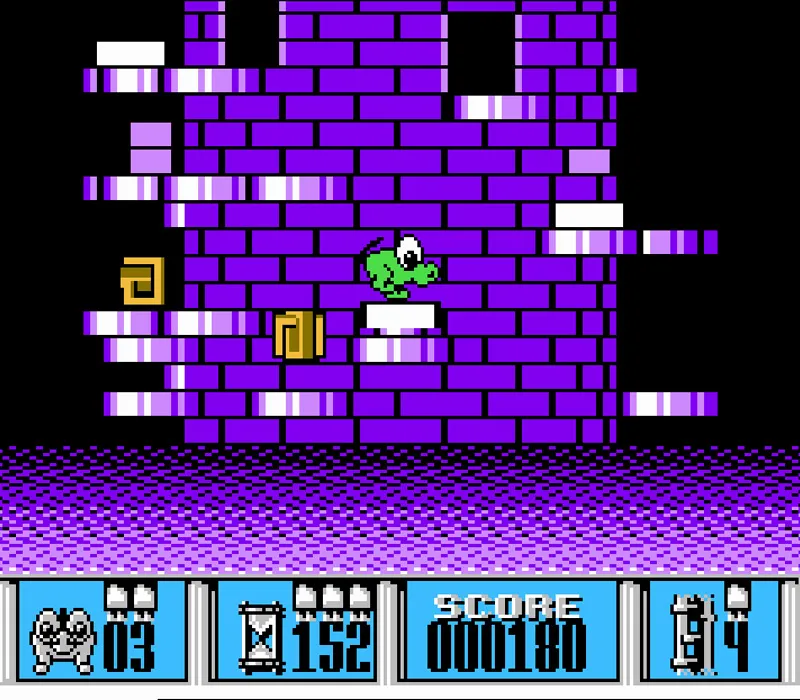Select the hourglass timer icon
Viewport: 800px width, 700px height.
pos(263,638)
